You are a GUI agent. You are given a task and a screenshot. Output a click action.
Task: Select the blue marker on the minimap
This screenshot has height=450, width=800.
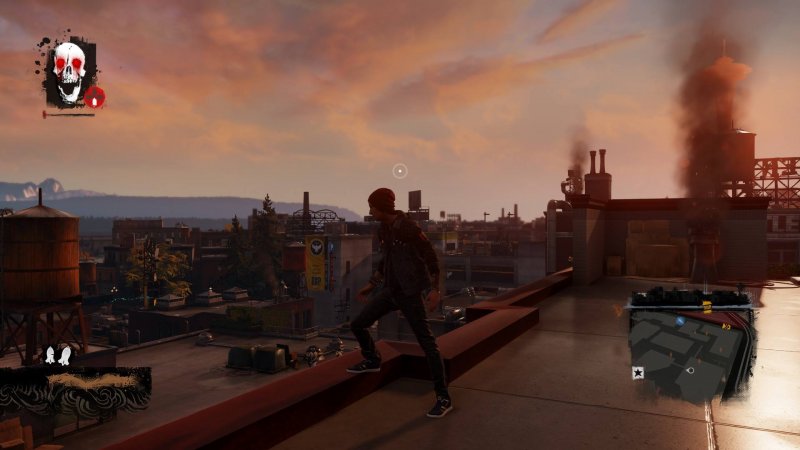tap(680, 322)
